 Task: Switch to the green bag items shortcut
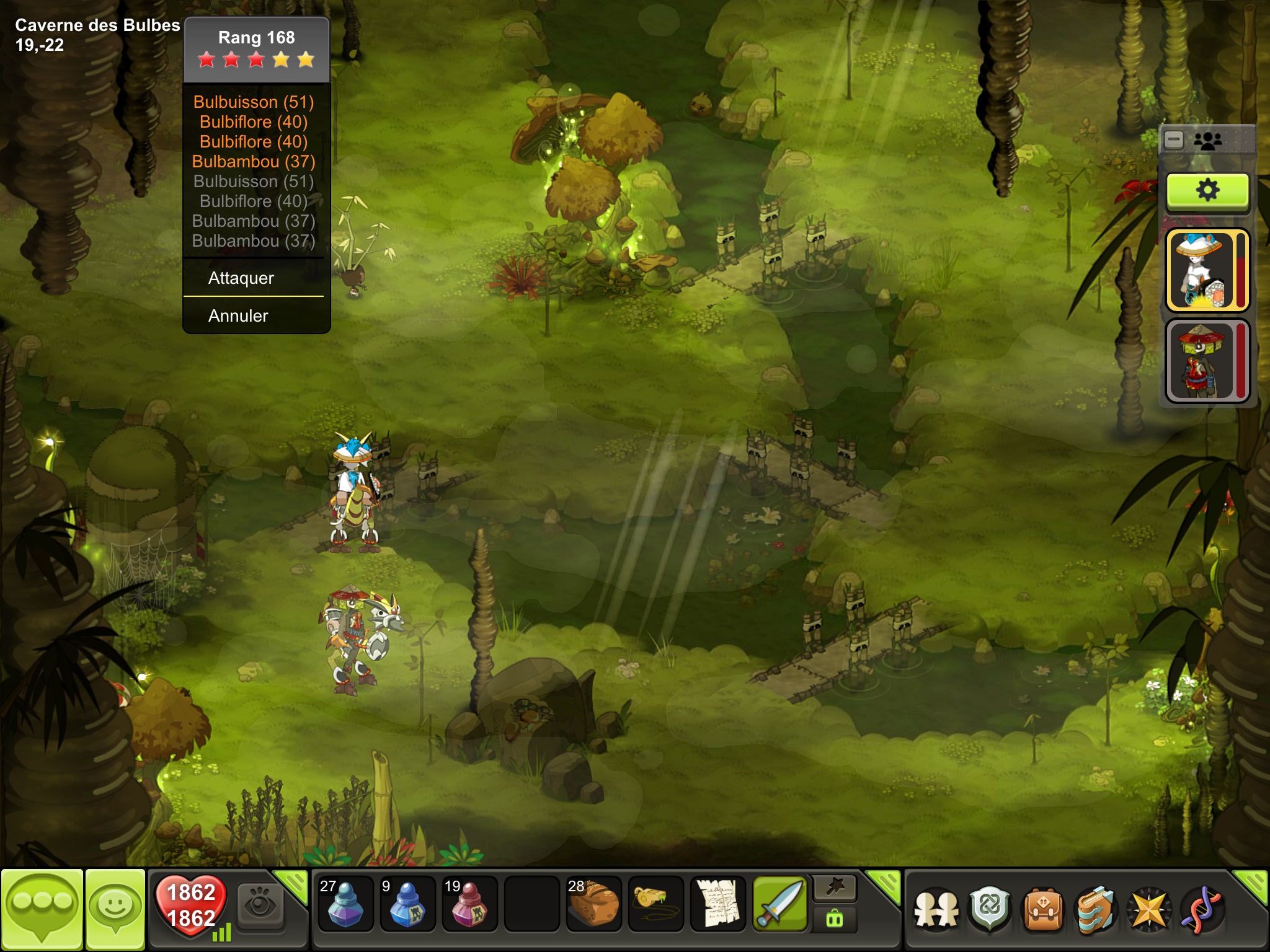point(835,919)
